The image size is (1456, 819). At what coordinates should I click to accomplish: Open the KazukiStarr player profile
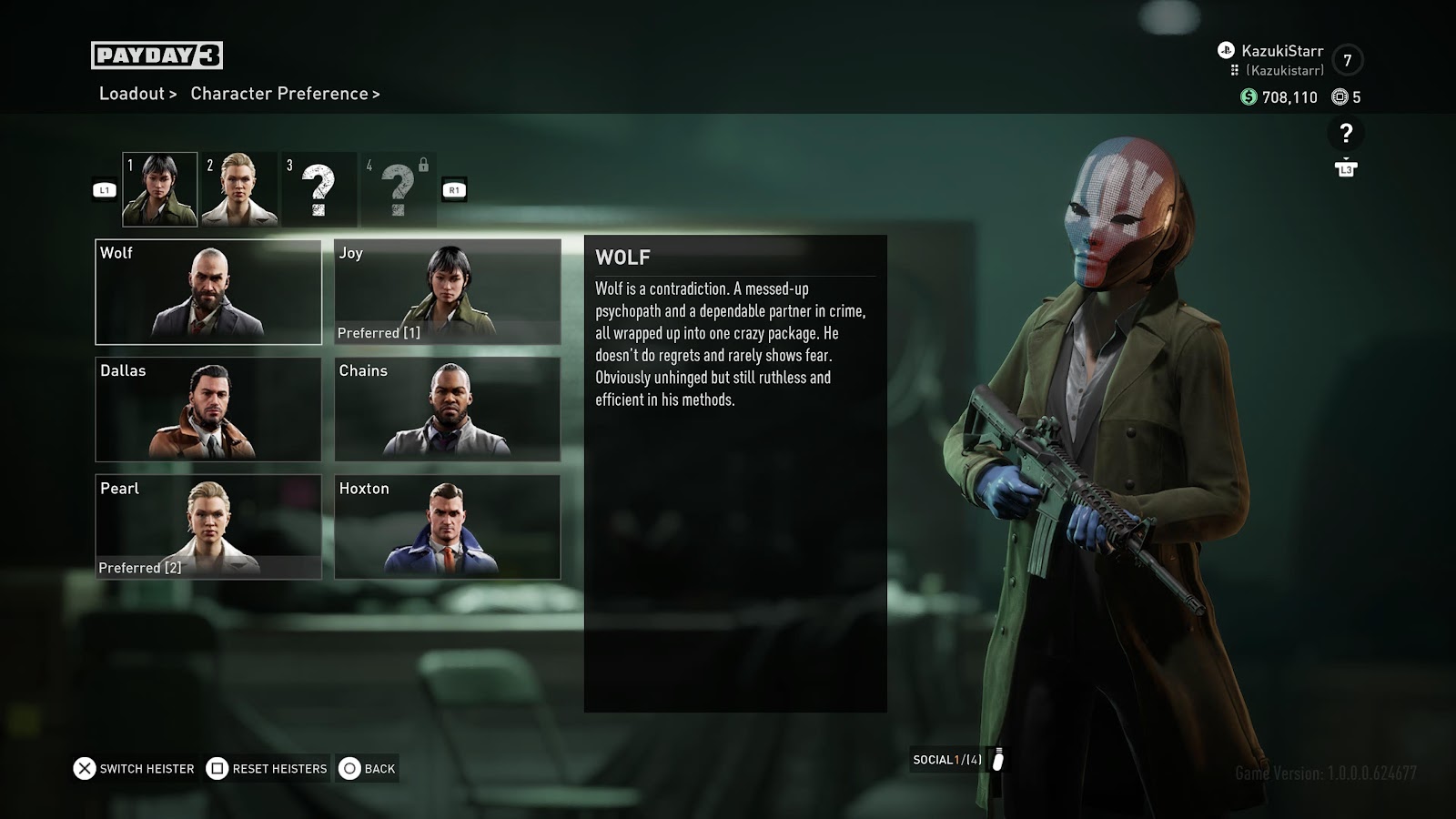[x=1281, y=51]
